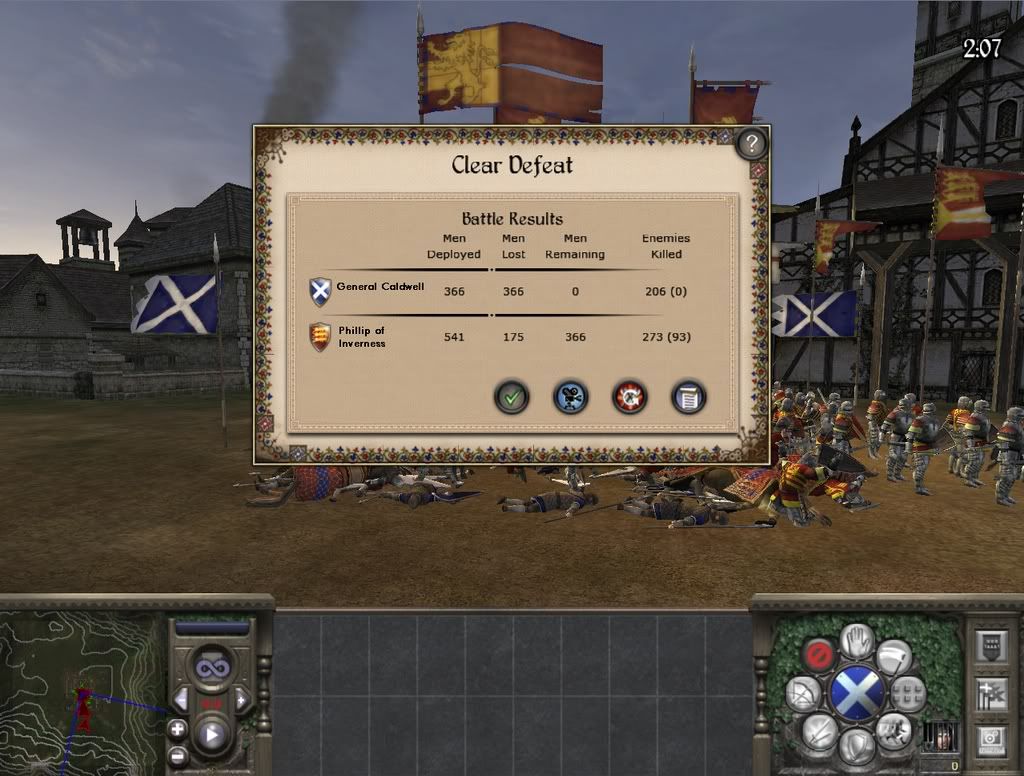The image size is (1024, 776).
Task: Confirm battle results with the green checkmark
Action: pyautogui.click(x=511, y=397)
